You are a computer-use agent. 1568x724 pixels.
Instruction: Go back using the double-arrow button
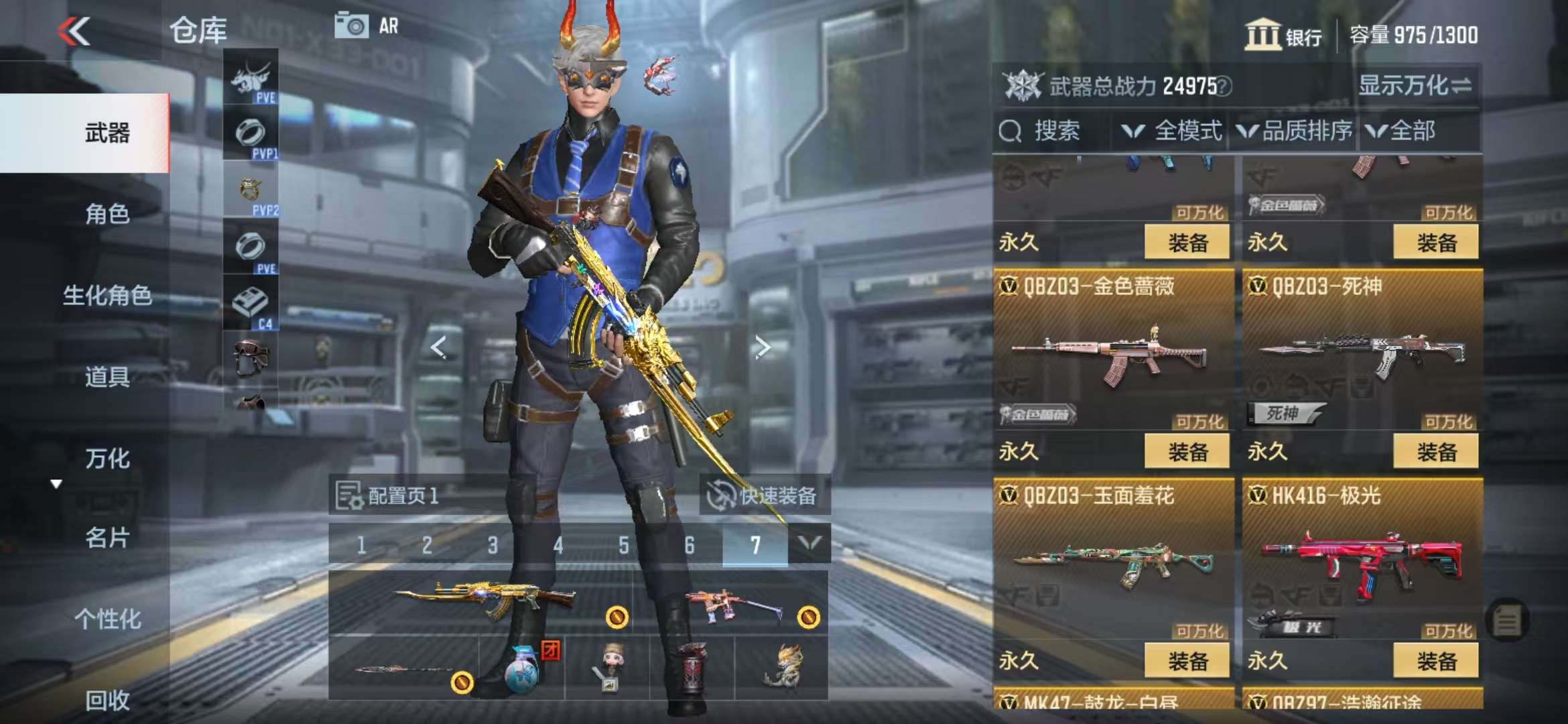coord(74,32)
